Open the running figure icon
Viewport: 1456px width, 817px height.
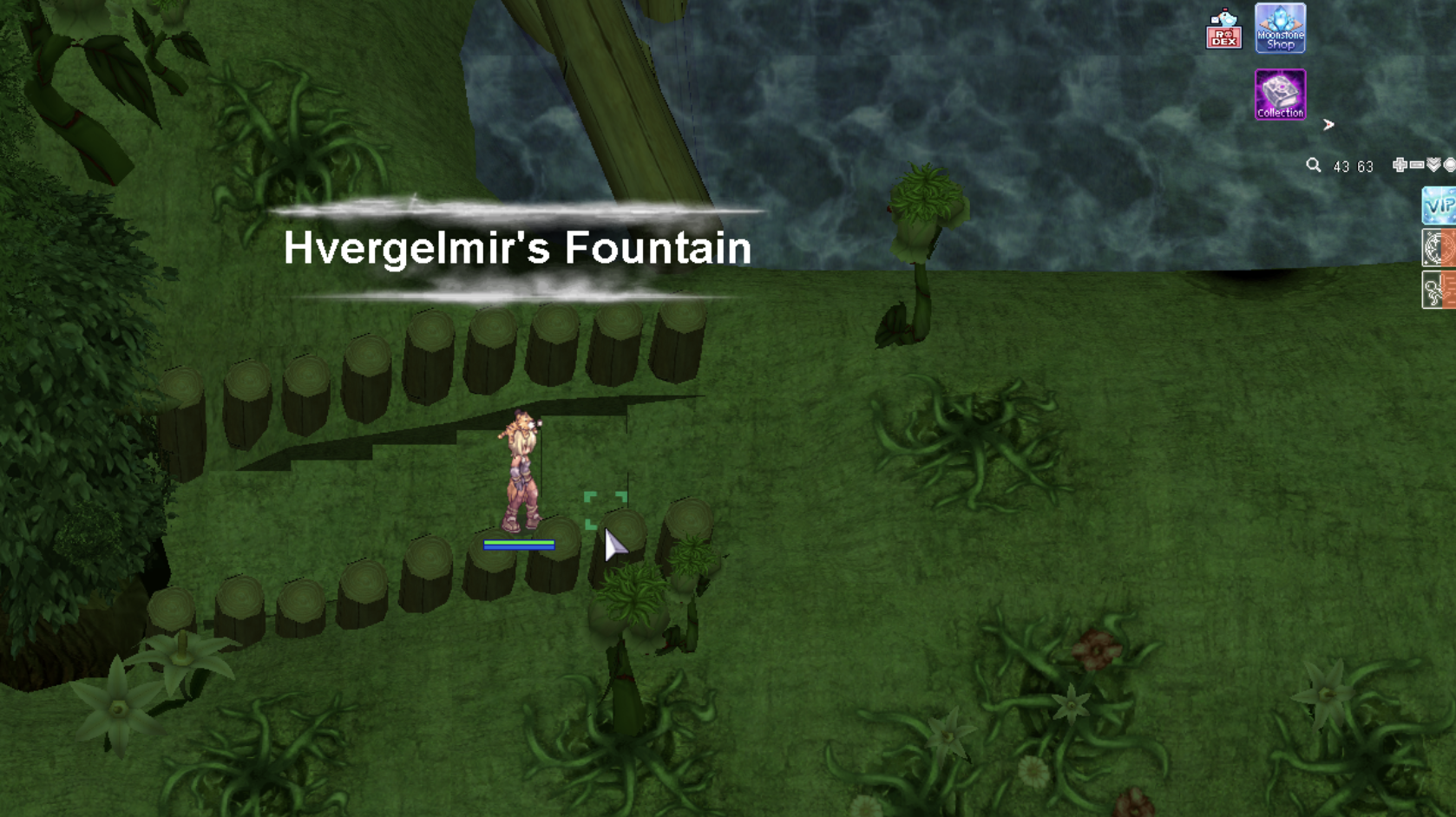[x=1439, y=290]
